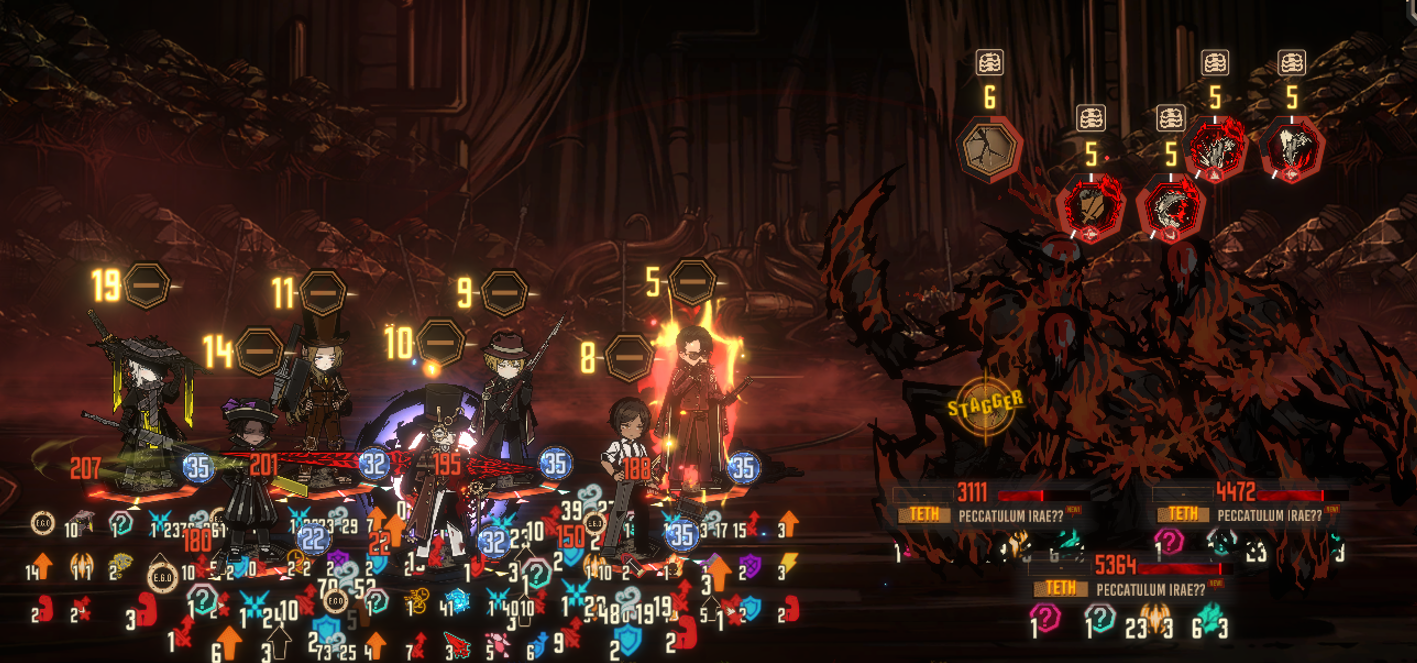Select the empty skill slot with speed 19

[146, 285]
